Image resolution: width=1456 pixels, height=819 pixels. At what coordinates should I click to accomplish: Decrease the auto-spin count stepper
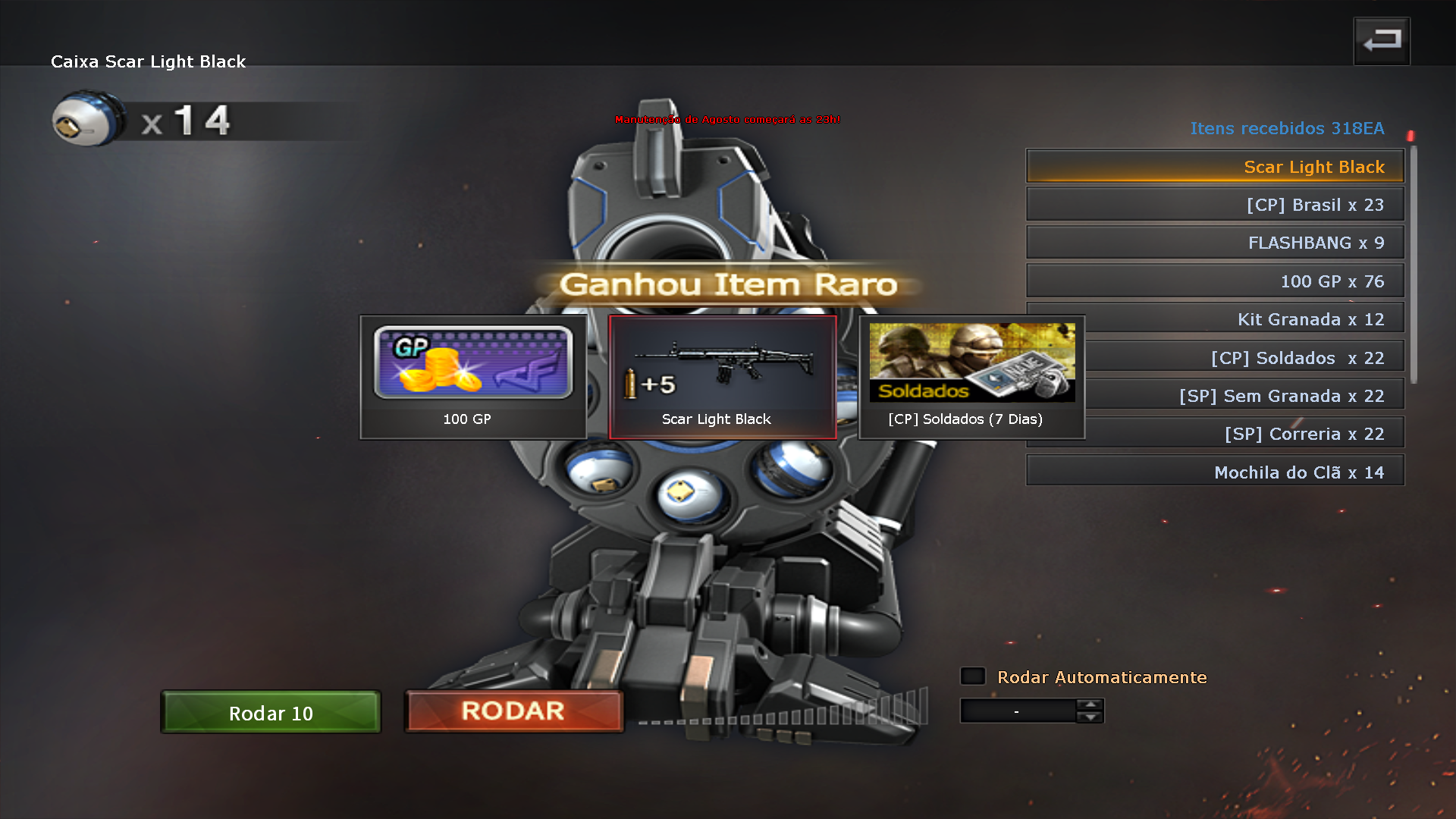(x=1090, y=717)
